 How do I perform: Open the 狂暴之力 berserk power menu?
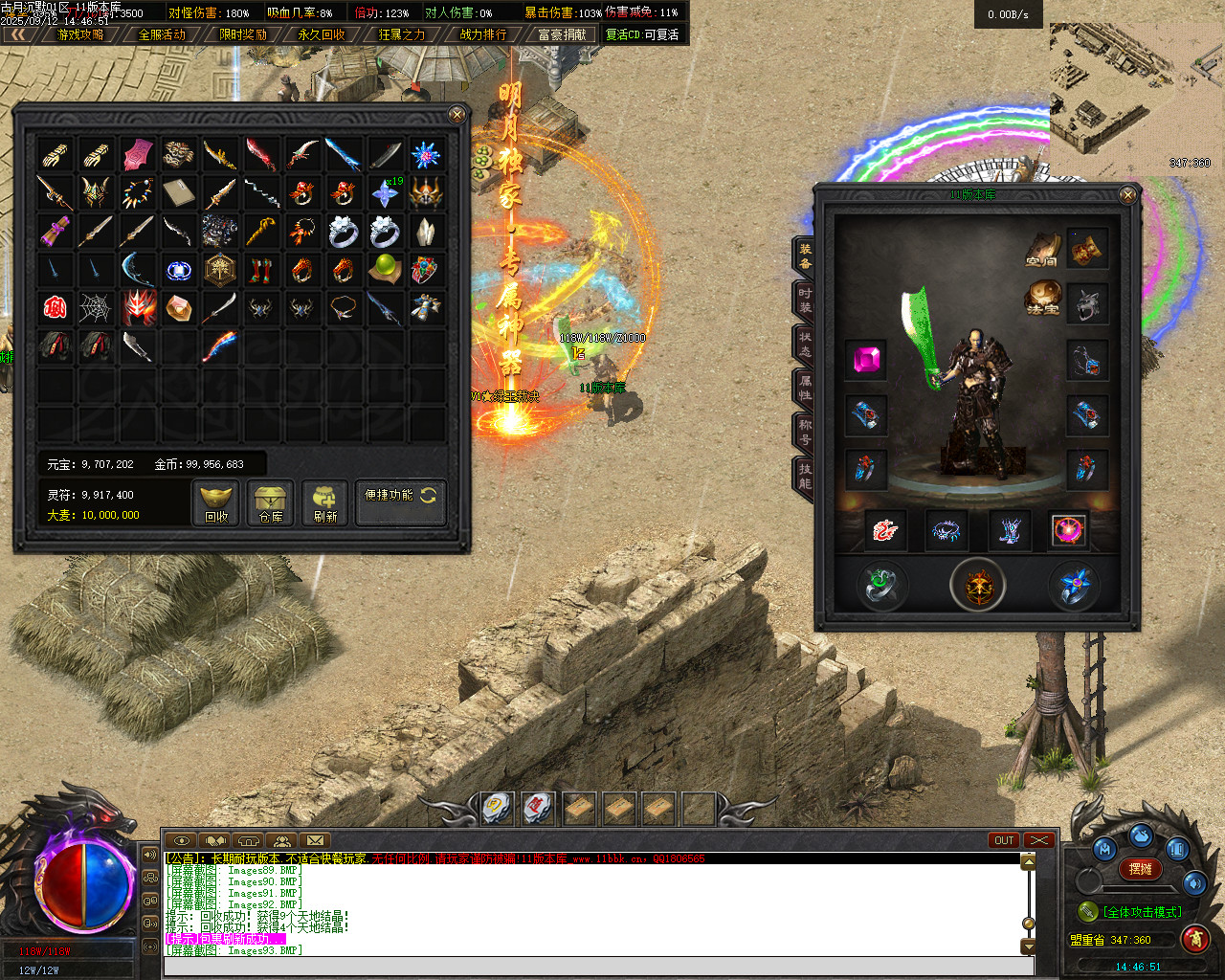tap(402, 34)
